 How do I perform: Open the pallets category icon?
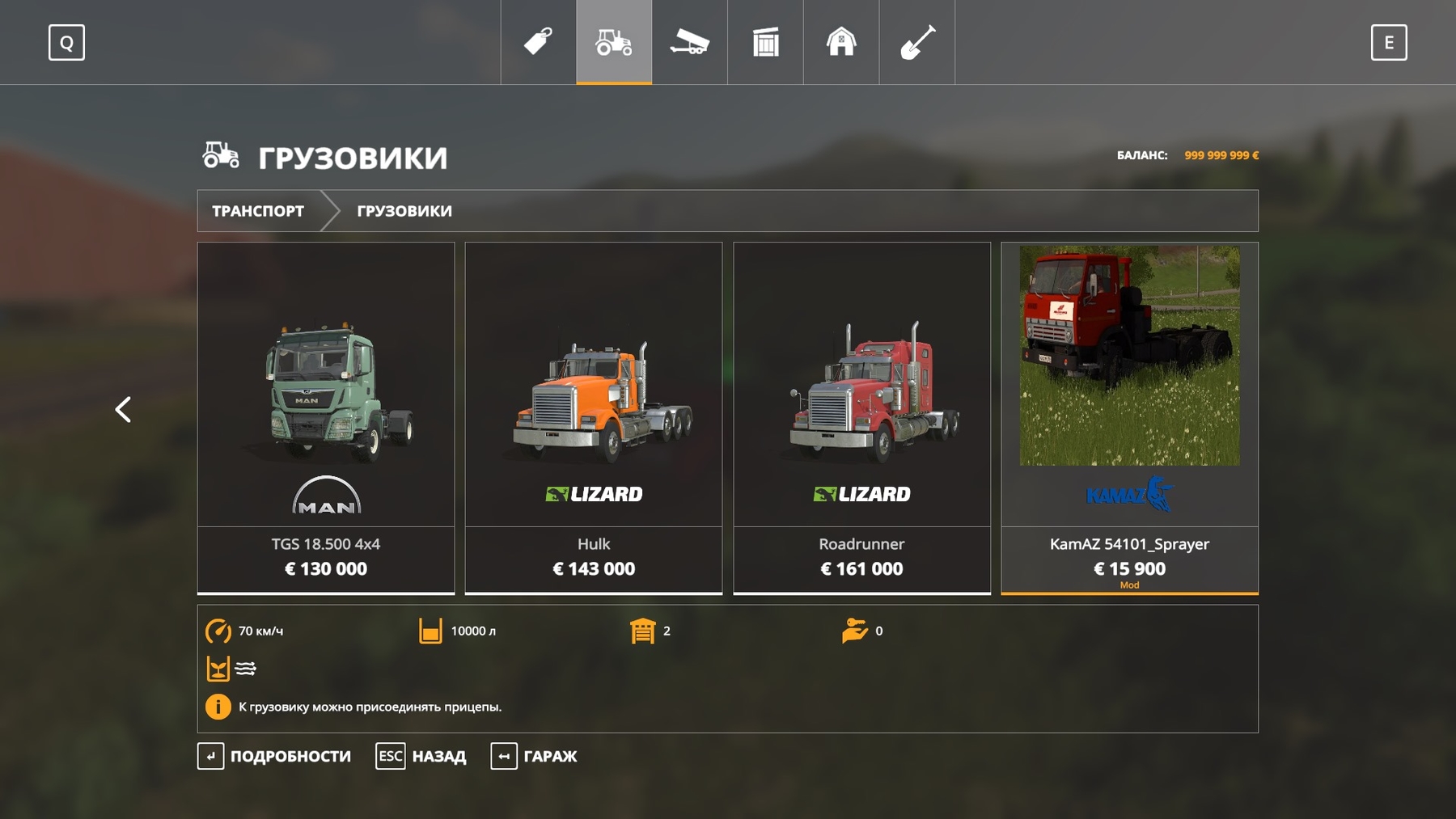point(765,41)
